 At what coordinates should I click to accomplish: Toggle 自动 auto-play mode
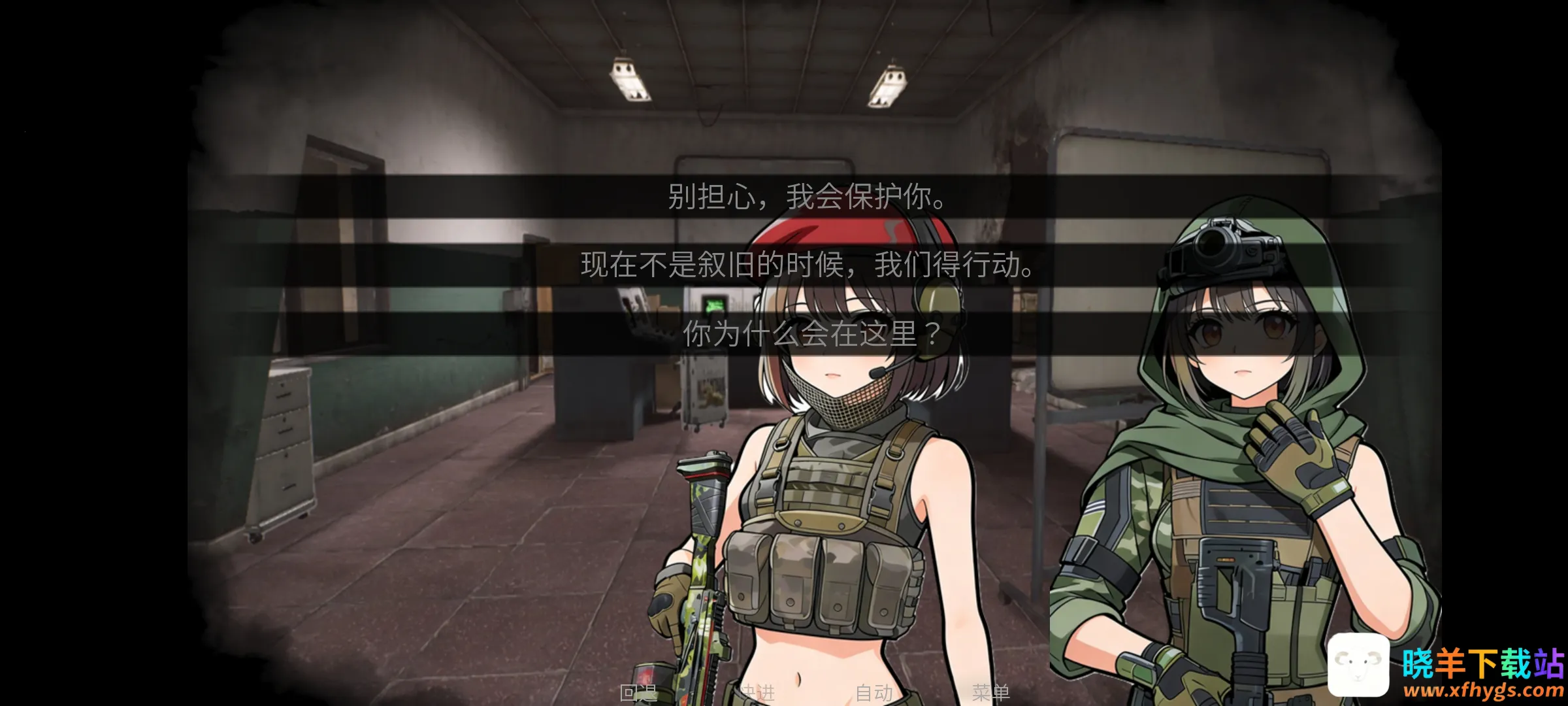click(874, 692)
